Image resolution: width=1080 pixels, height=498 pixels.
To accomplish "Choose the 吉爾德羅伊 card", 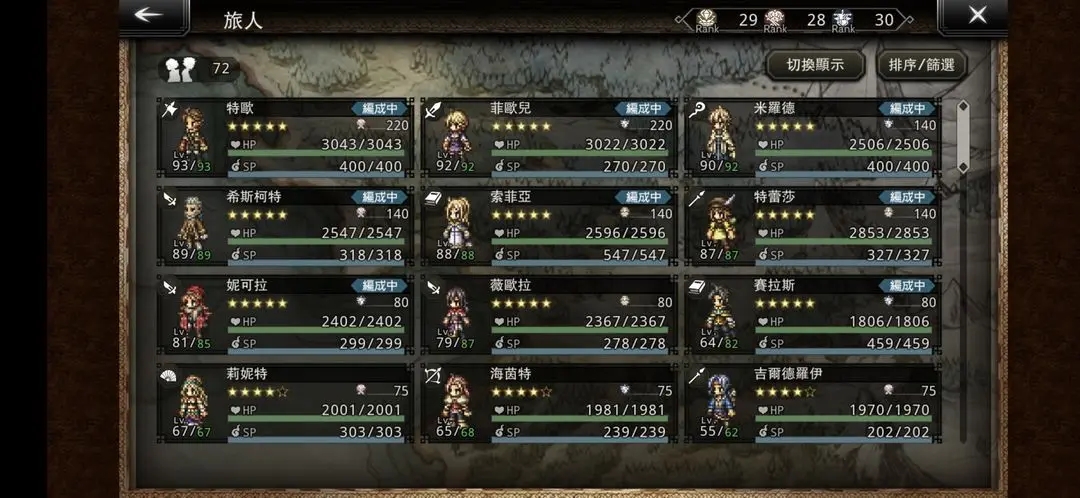I will (x=812, y=401).
